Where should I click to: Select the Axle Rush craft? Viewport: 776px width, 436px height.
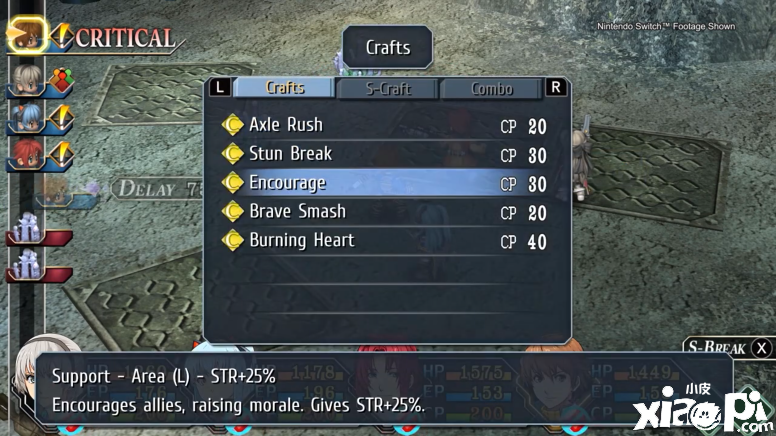(x=286, y=125)
